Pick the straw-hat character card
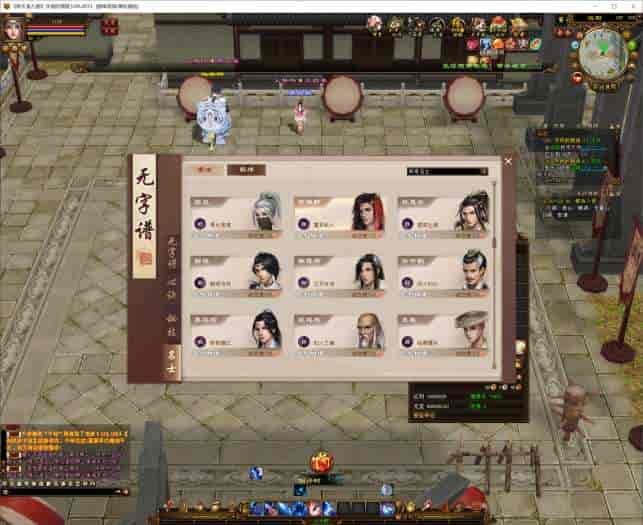Image resolution: width=643 pixels, height=525 pixels. pyautogui.click(x=445, y=331)
